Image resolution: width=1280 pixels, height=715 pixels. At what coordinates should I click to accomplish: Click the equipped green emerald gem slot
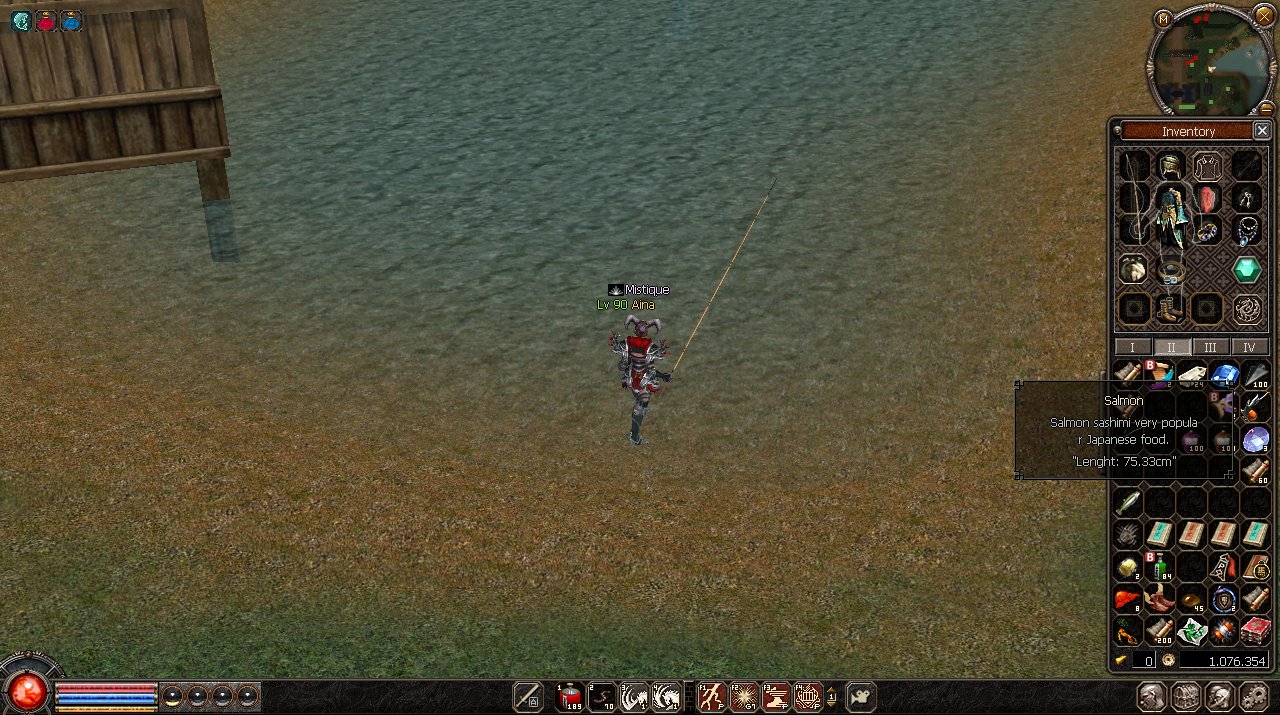click(x=1246, y=269)
